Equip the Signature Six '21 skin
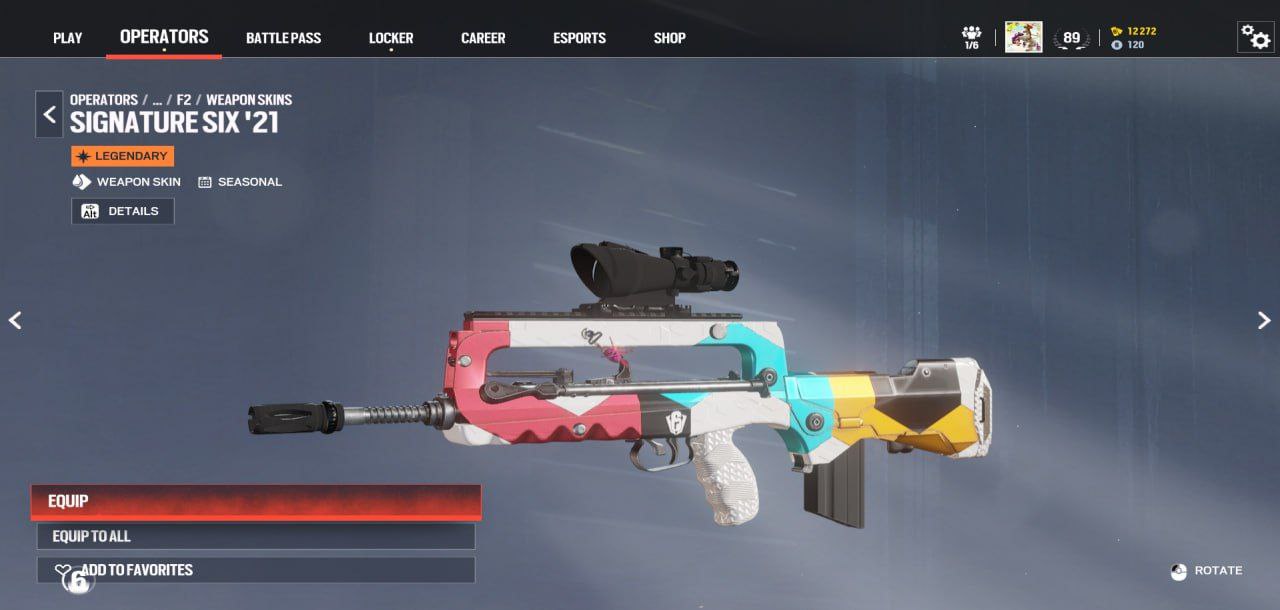The width and height of the screenshot is (1280, 610). [x=256, y=501]
